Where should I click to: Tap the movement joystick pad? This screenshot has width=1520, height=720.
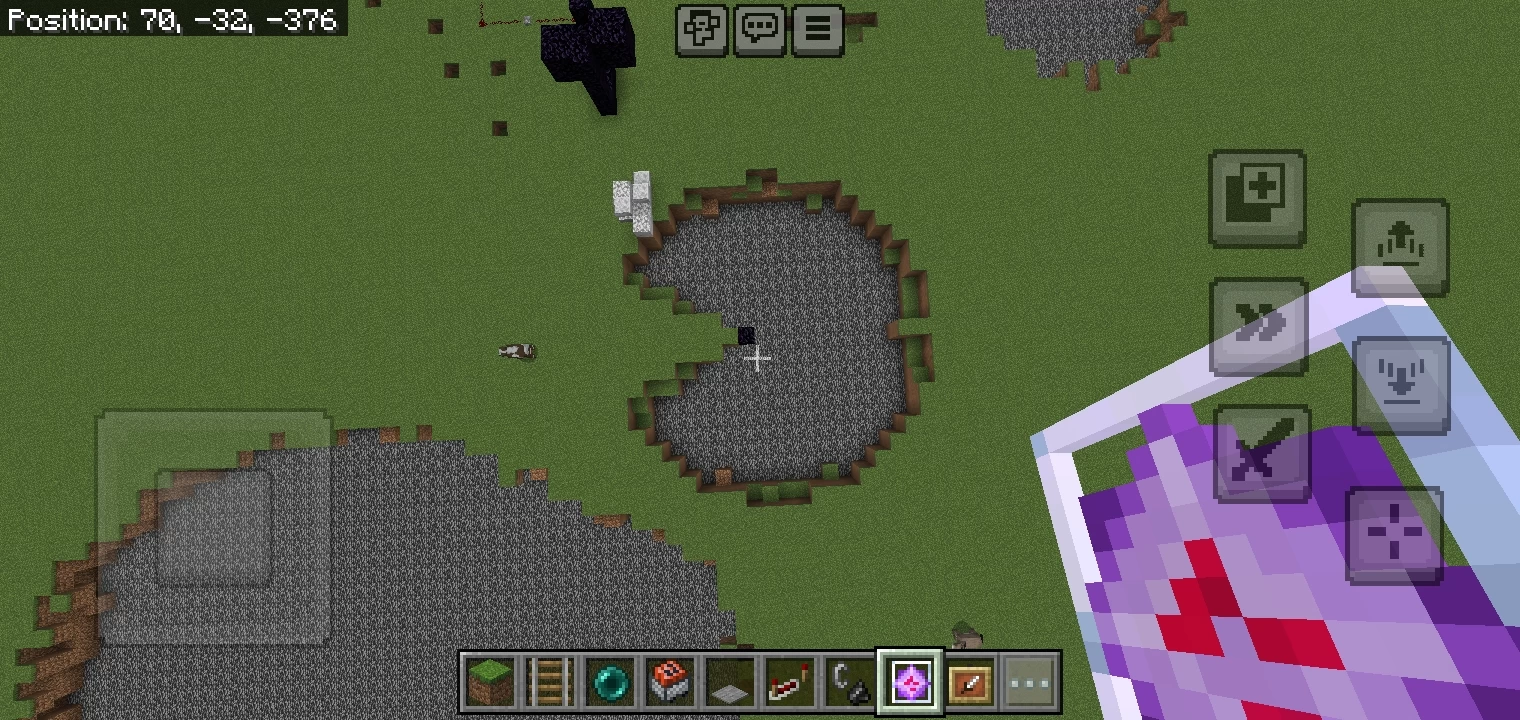214,528
